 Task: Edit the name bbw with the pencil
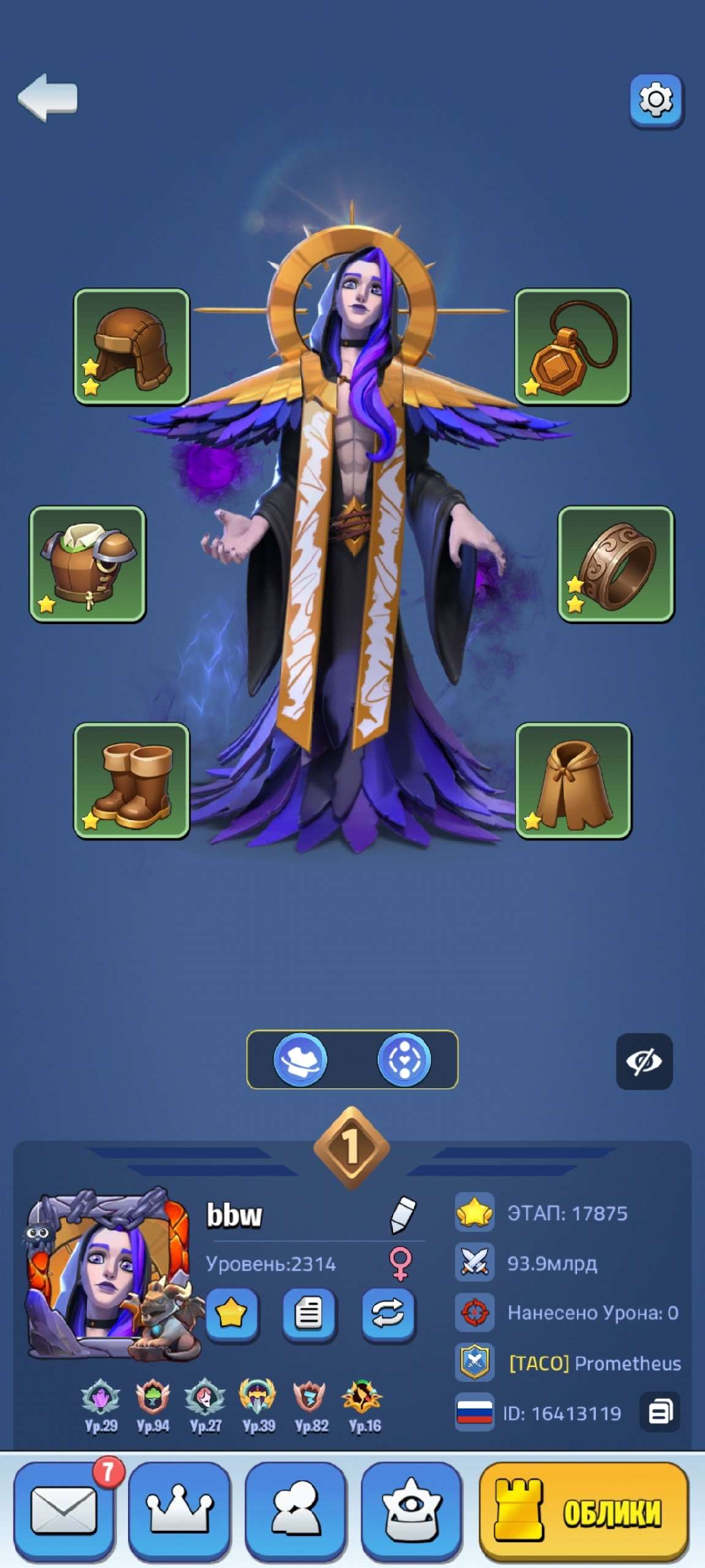pyautogui.click(x=402, y=1215)
